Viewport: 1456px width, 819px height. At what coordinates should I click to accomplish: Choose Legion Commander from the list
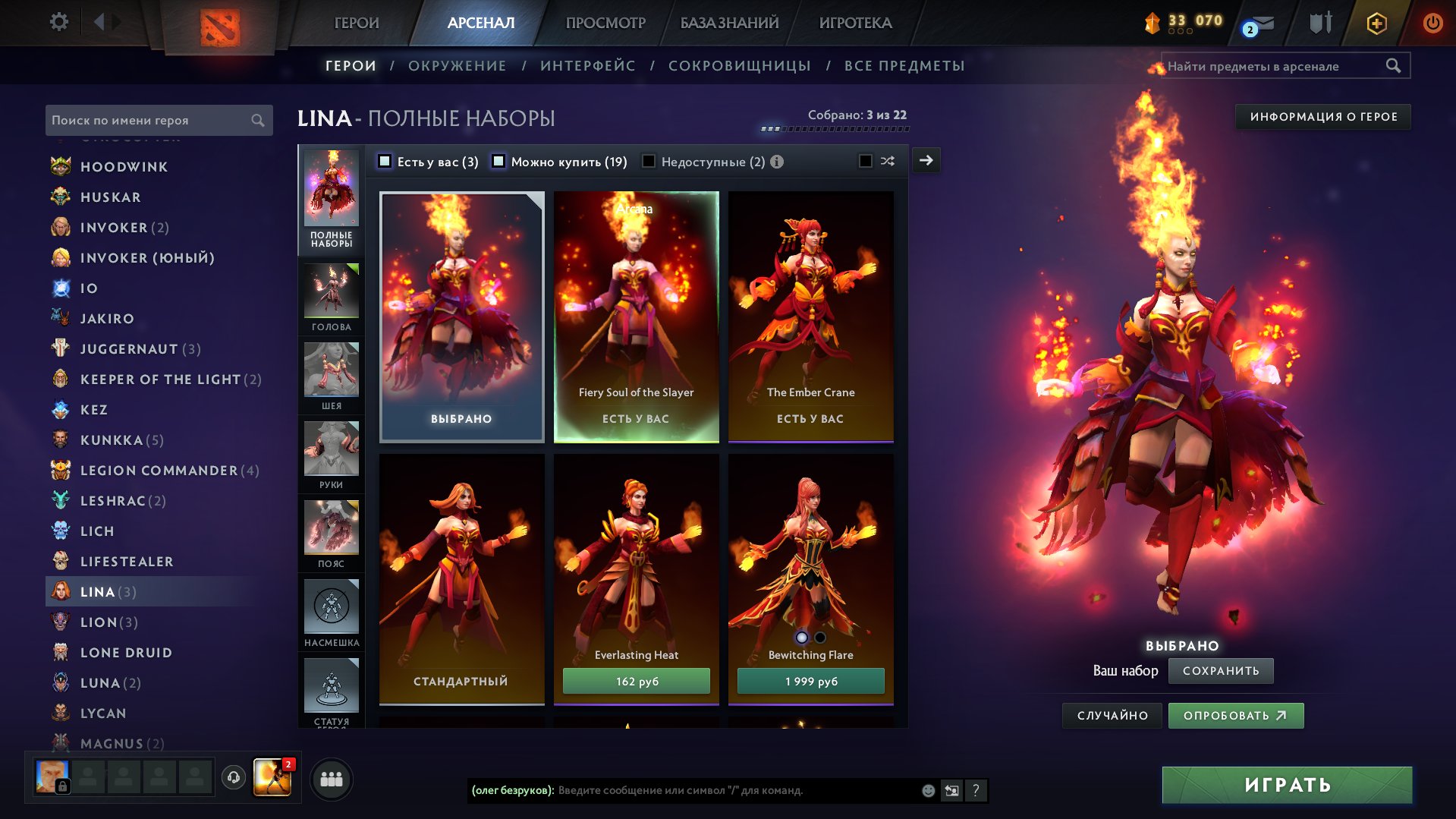159,471
